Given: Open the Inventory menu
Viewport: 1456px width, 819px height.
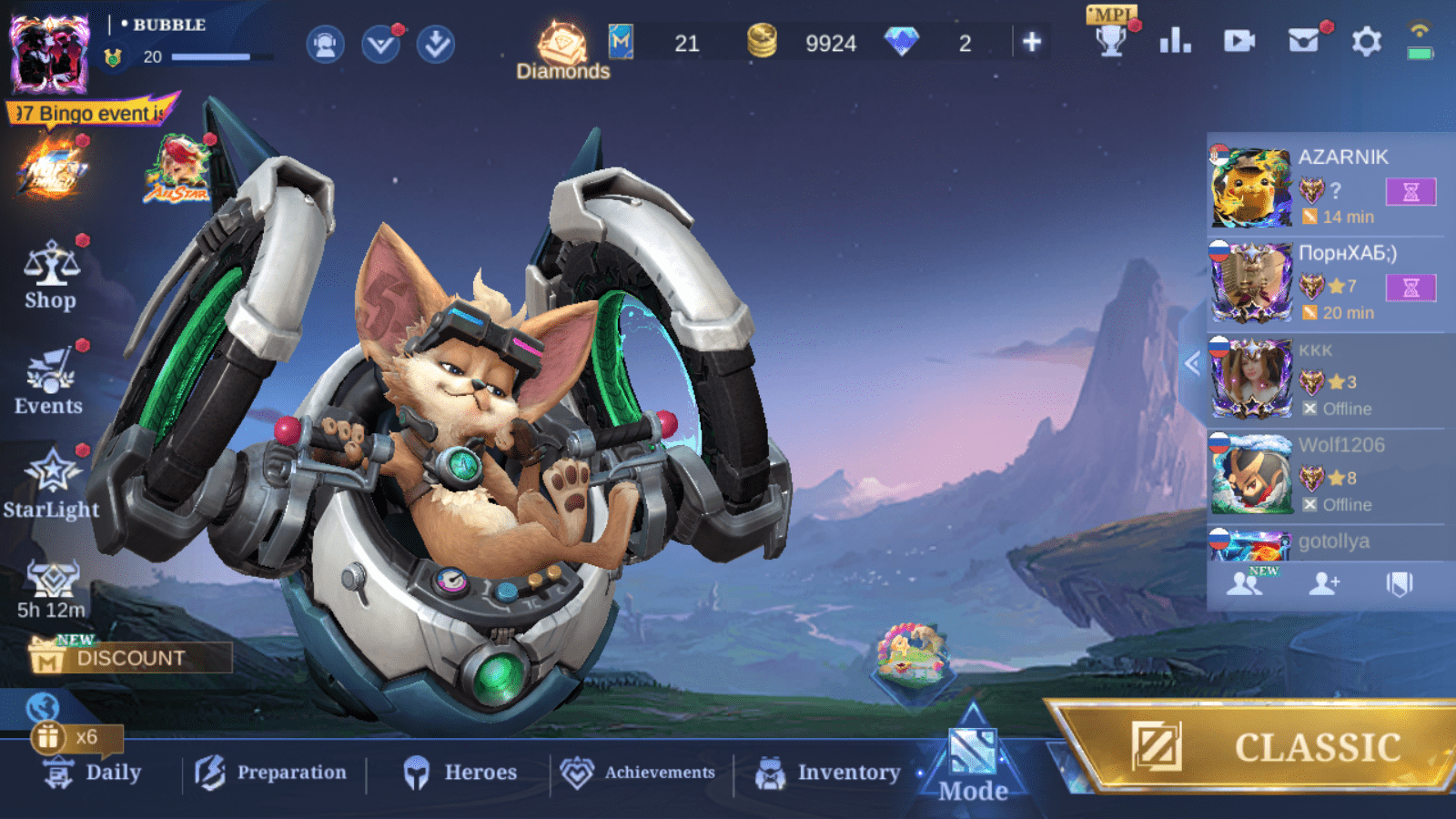Looking at the screenshot, I should tap(828, 773).
